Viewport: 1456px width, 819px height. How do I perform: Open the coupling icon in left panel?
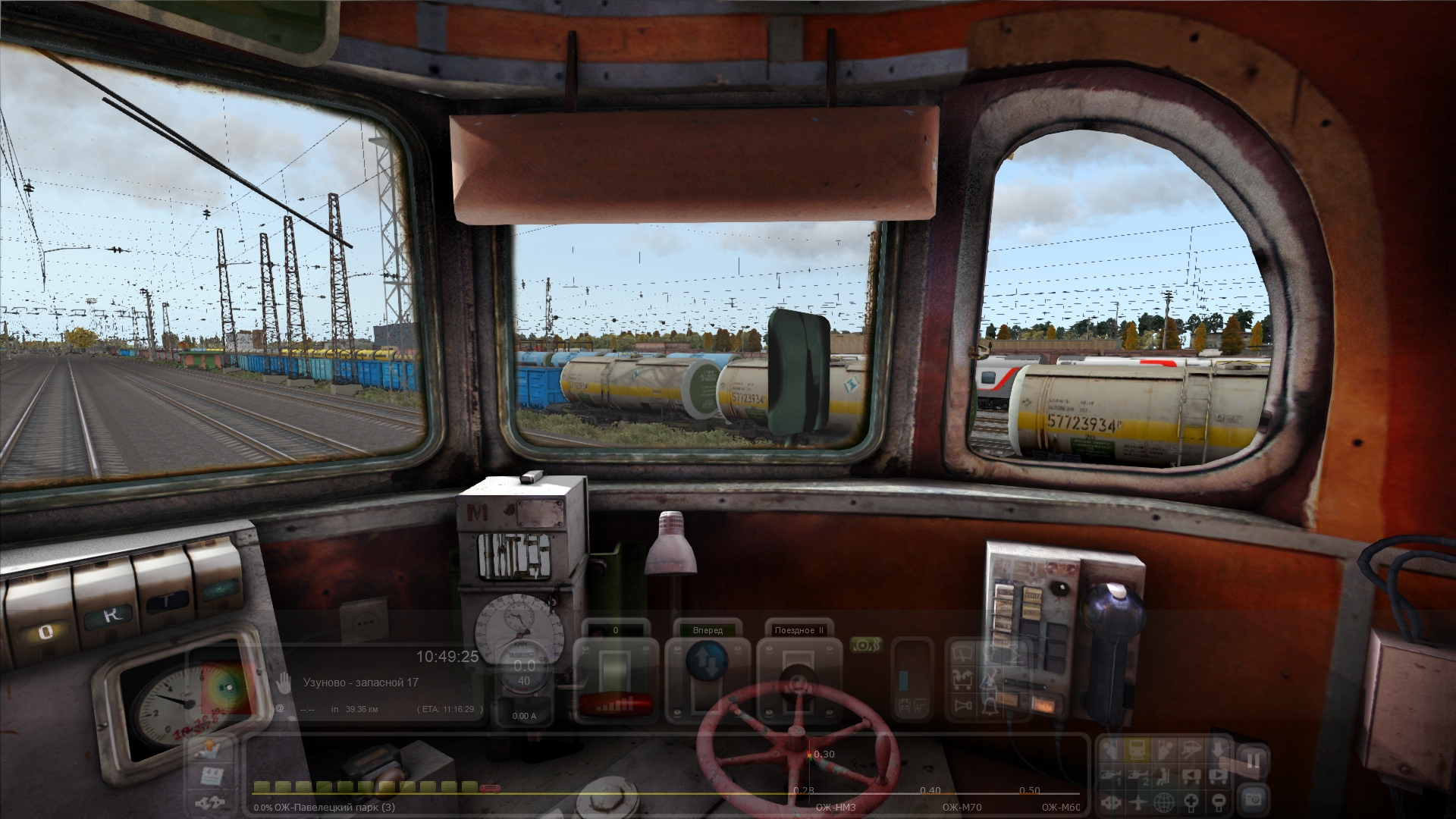coord(210,802)
